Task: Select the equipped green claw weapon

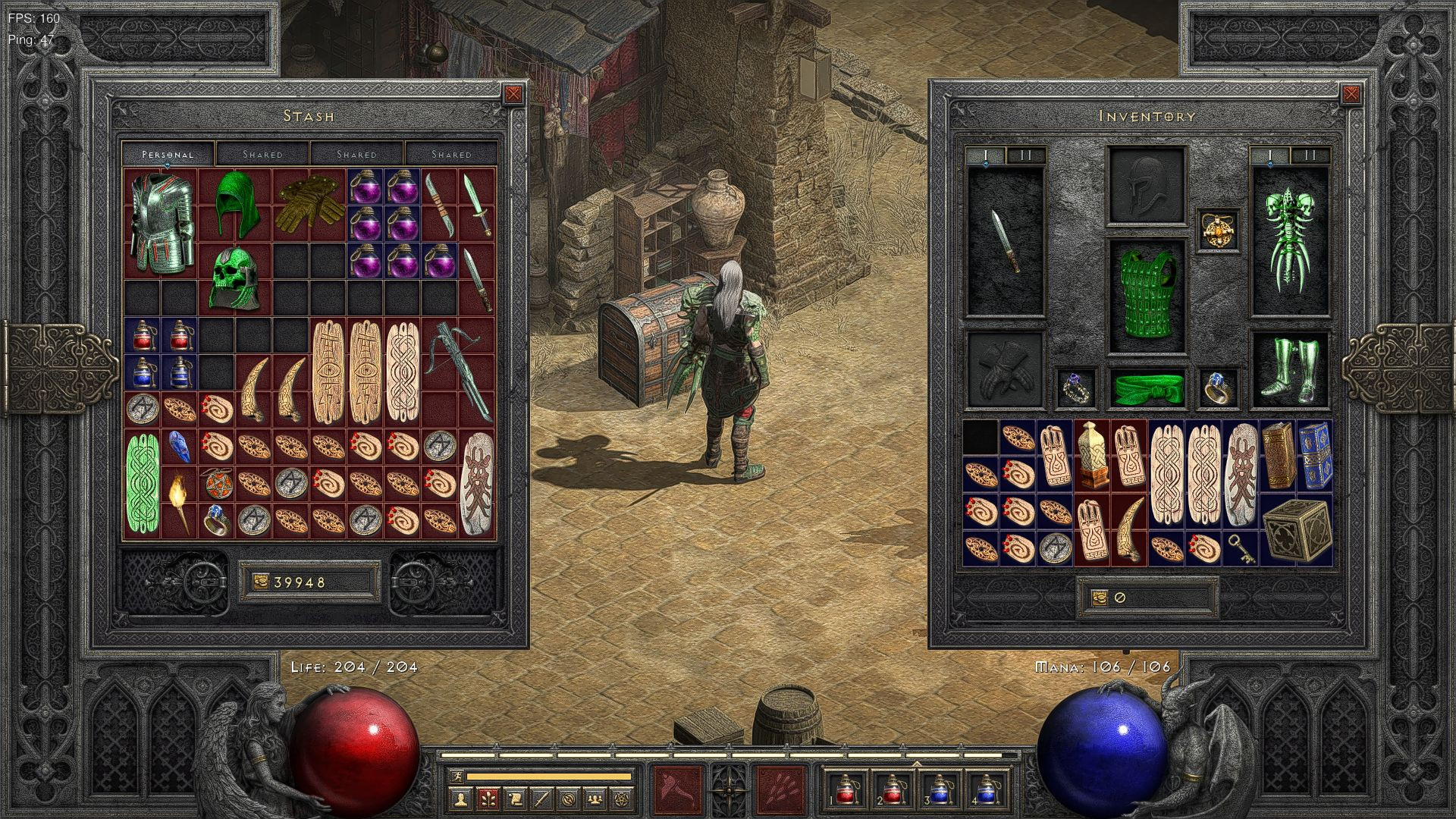Action: pyautogui.click(x=1288, y=239)
